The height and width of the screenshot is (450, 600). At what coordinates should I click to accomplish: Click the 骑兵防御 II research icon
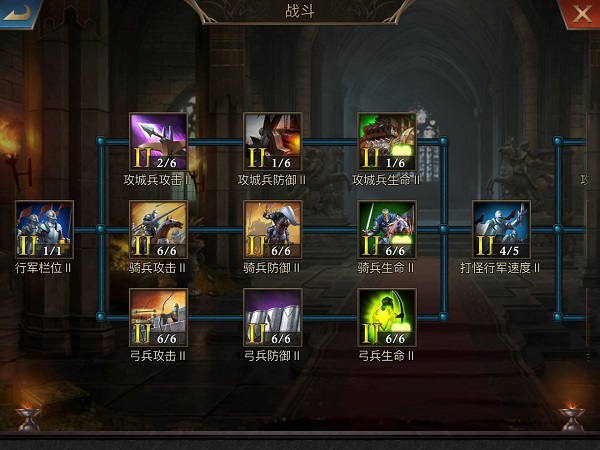(x=273, y=230)
